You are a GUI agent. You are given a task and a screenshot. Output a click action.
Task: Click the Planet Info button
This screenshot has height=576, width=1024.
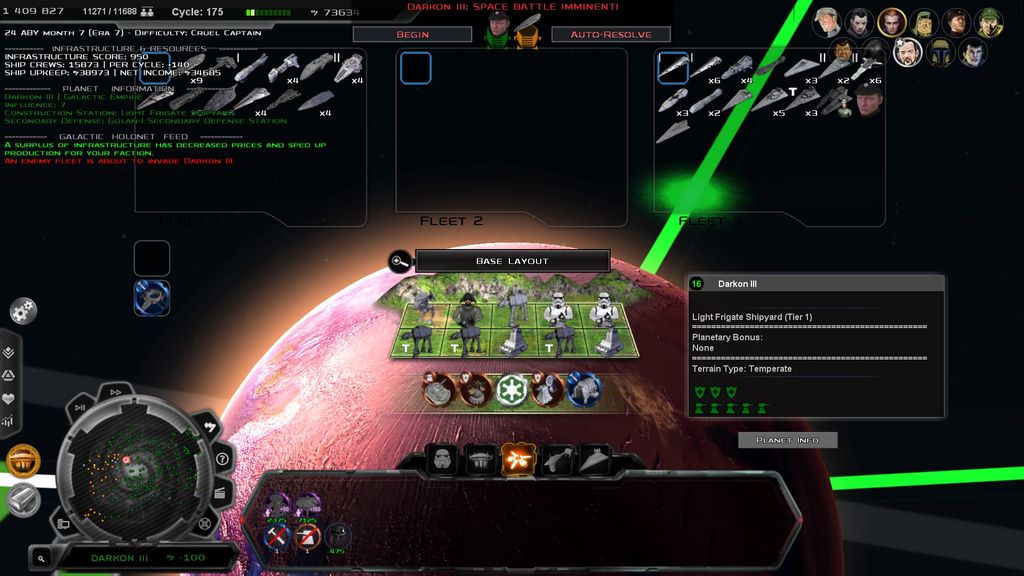click(x=787, y=440)
